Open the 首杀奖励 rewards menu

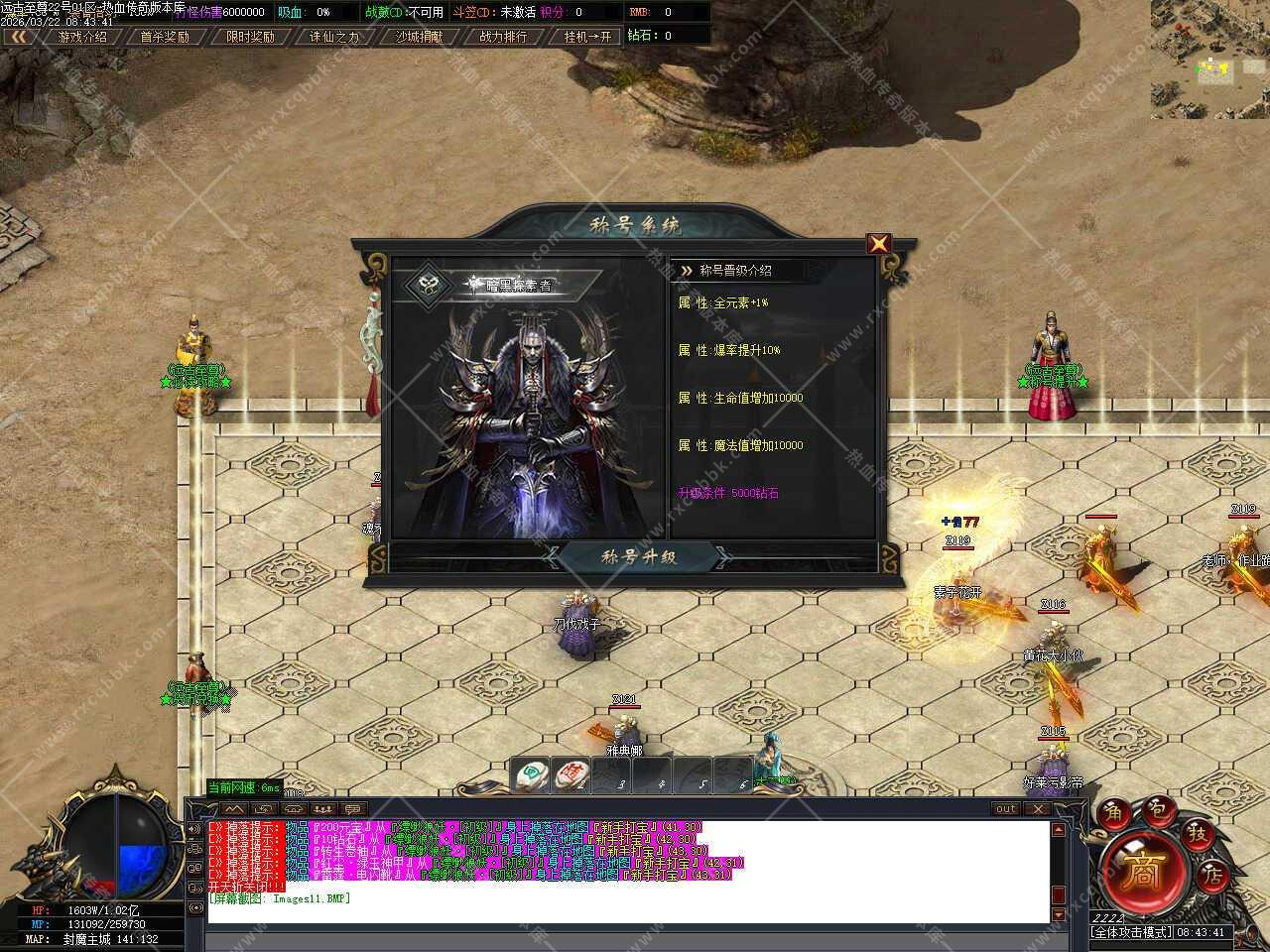coord(164,37)
